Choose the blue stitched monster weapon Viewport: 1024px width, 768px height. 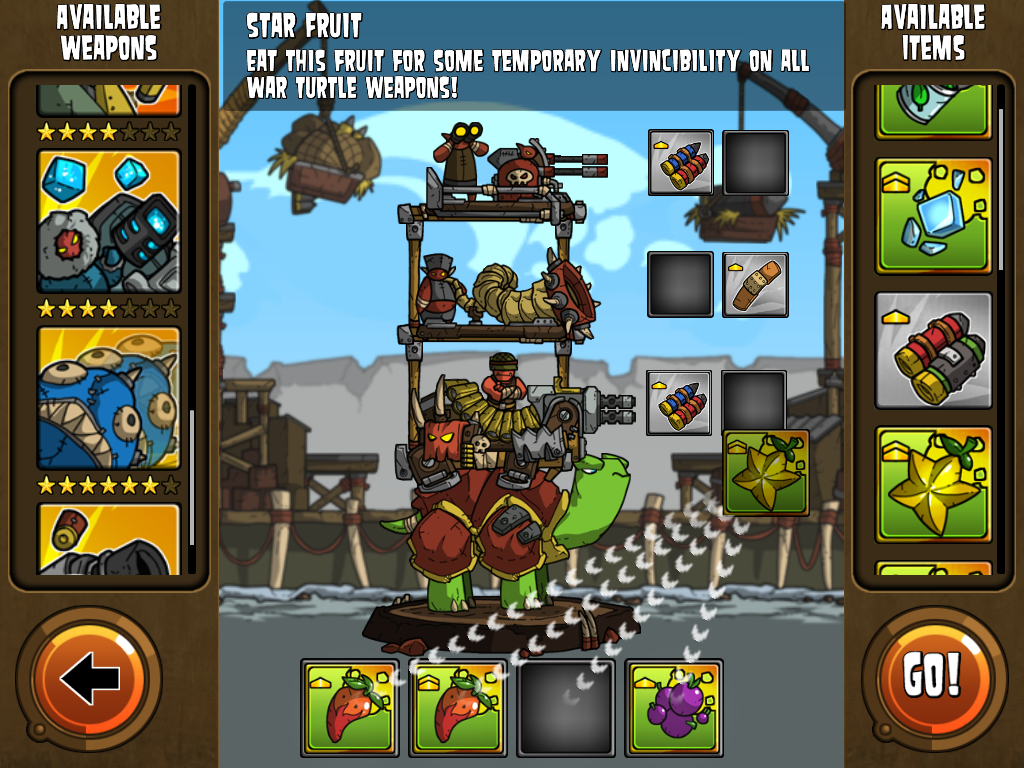(x=109, y=398)
